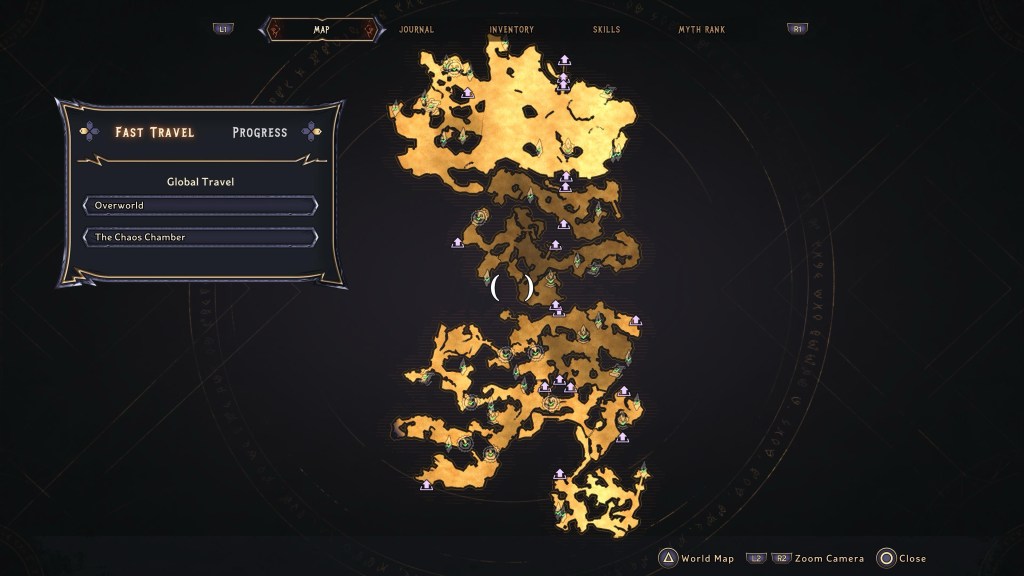Open the Inventory tab
The image size is (1024, 576).
(x=511, y=30)
